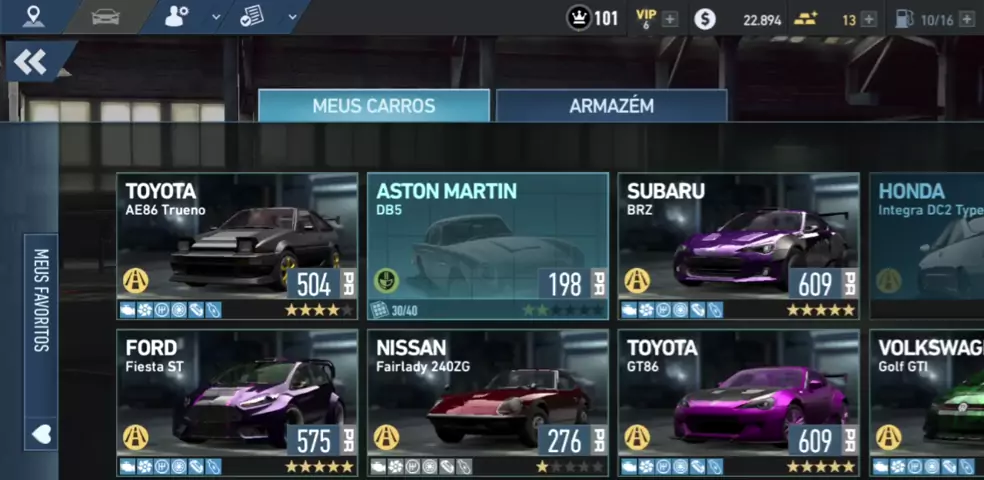The width and height of the screenshot is (984, 480).
Task: Choose the Toyota AE86 Trueno car card
Action: (237, 245)
